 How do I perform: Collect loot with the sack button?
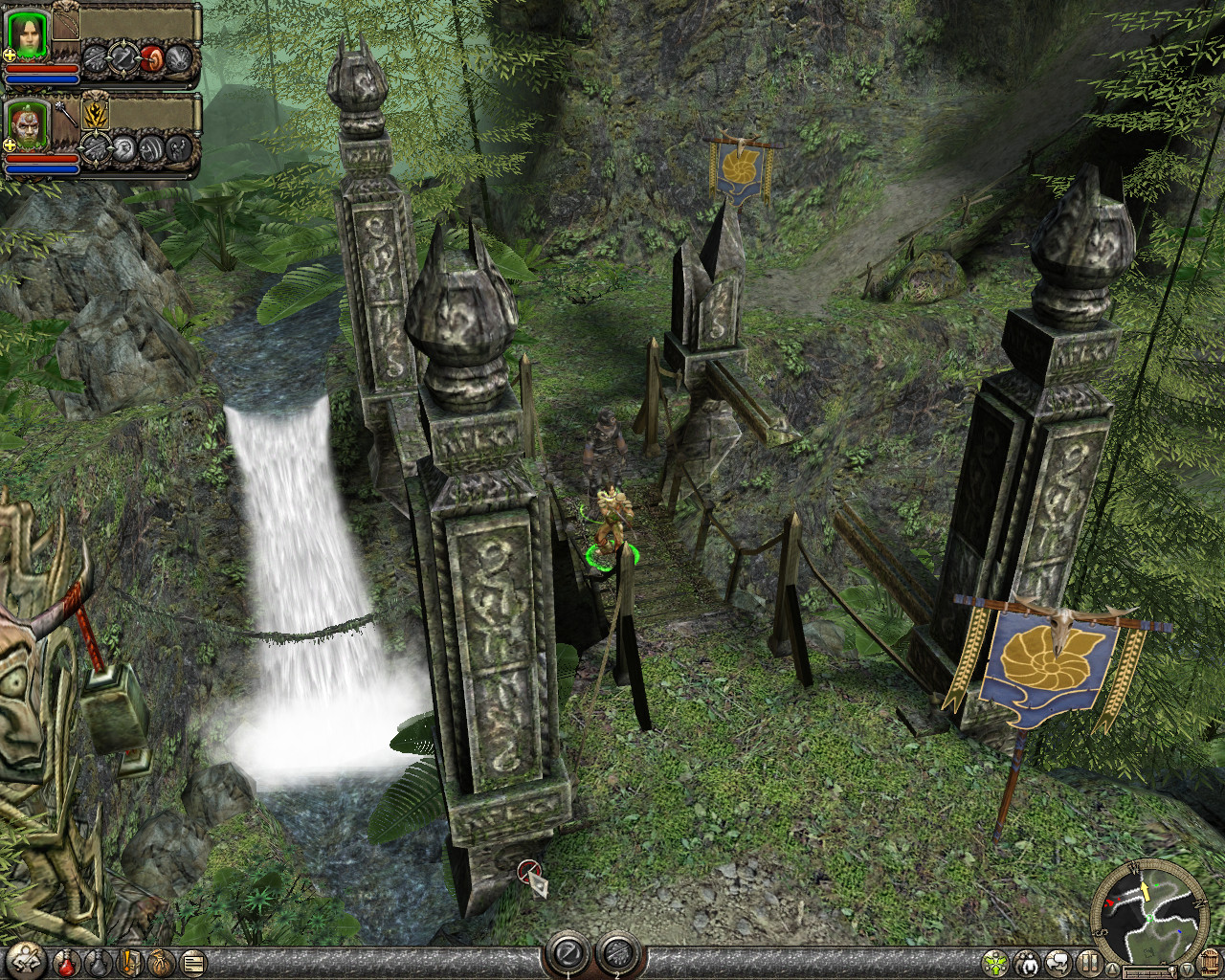tap(161, 962)
